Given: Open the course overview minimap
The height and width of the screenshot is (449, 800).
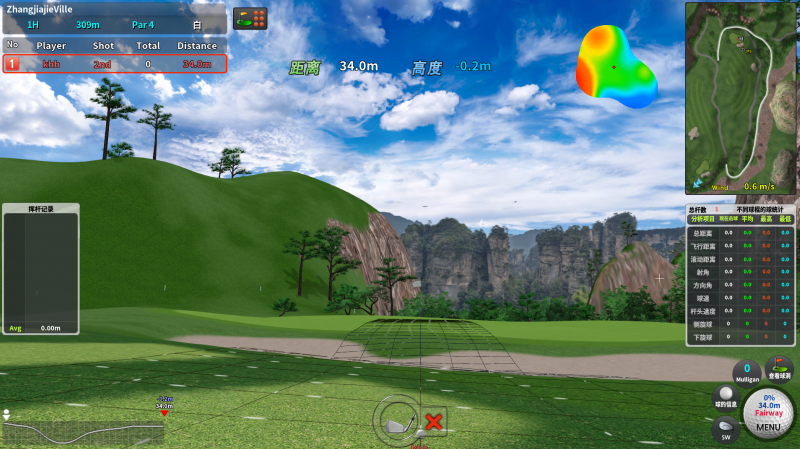Looking at the screenshot, I should pos(740,97).
